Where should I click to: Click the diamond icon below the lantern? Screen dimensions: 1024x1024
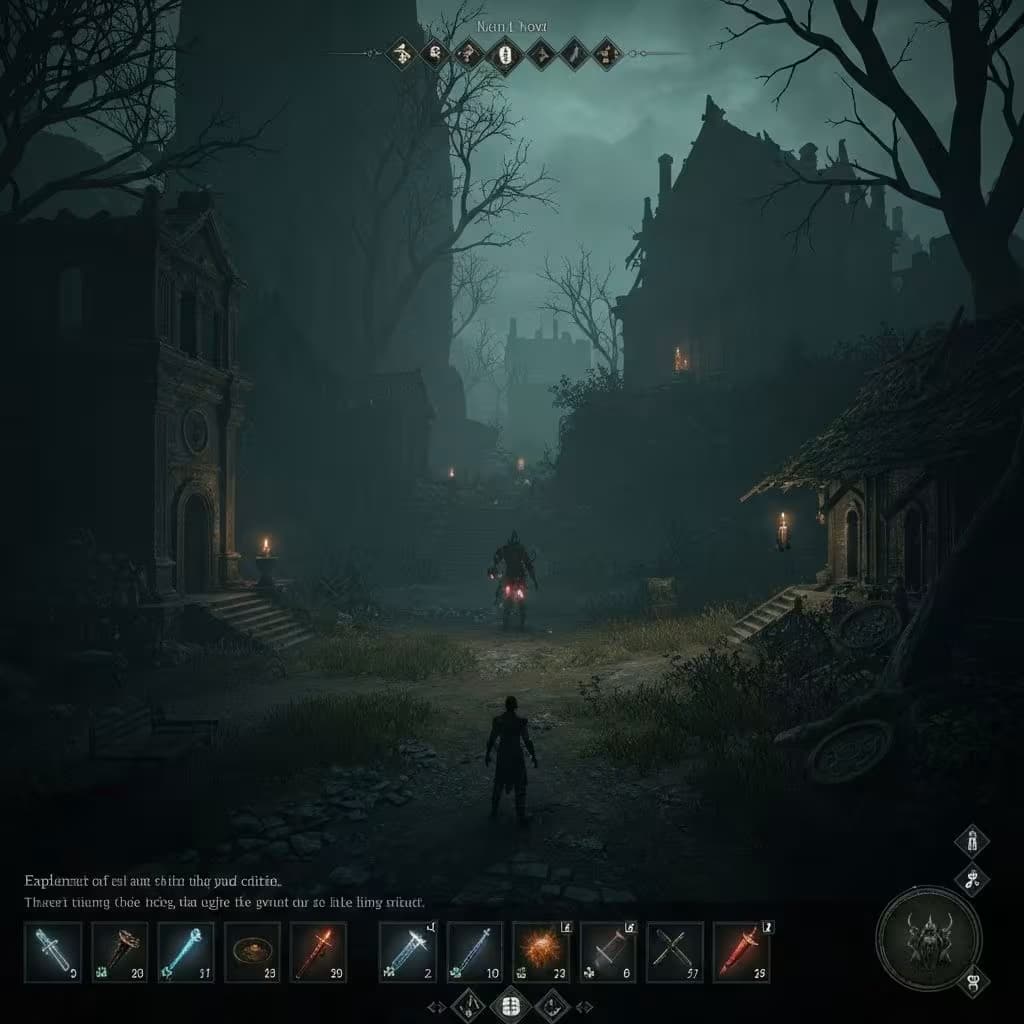click(x=971, y=880)
